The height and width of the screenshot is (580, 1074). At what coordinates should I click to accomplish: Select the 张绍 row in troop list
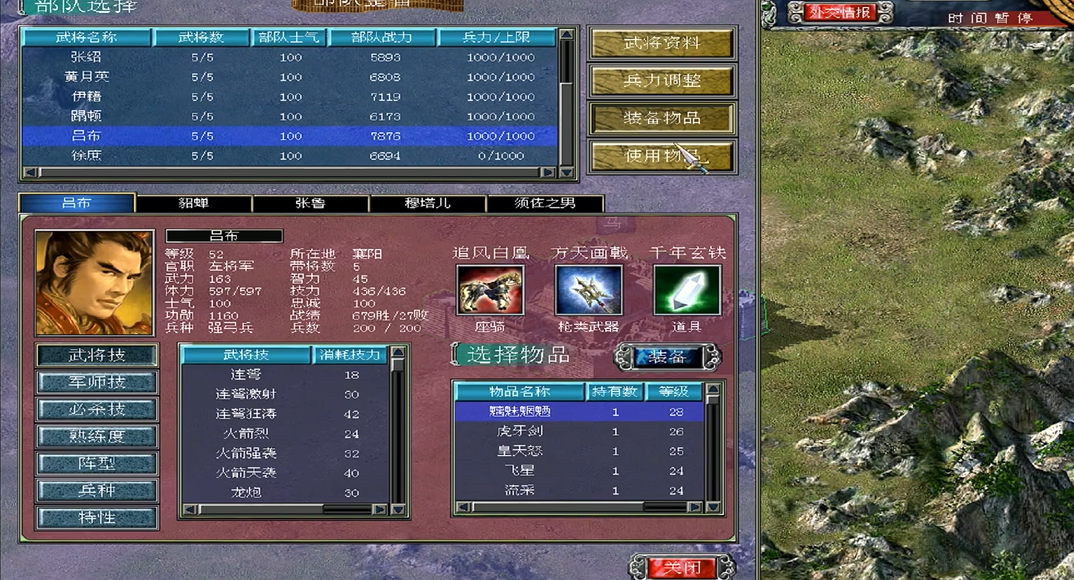tap(290, 57)
